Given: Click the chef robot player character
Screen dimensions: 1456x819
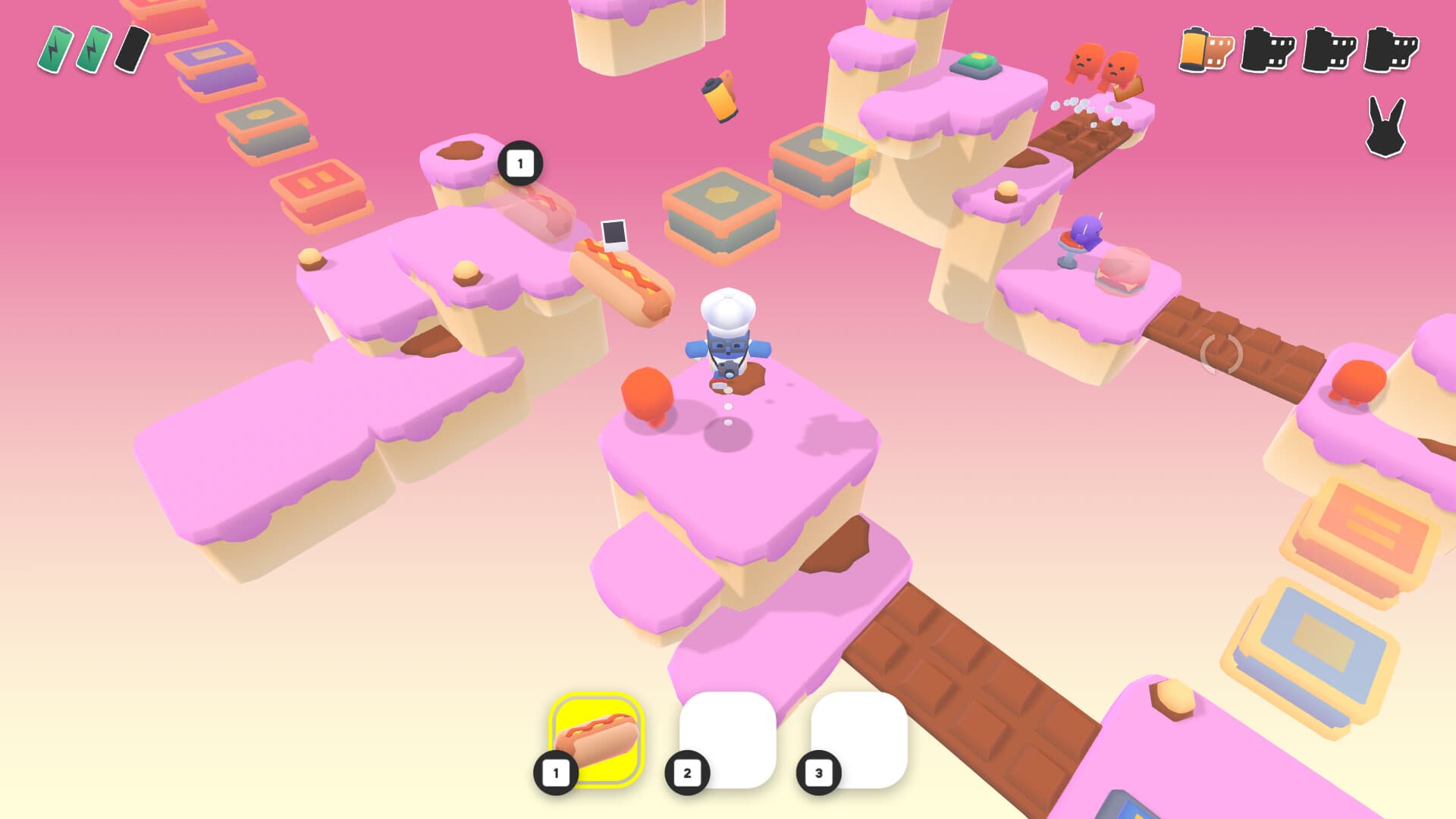Looking at the screenshot, I should pos(728,341).
